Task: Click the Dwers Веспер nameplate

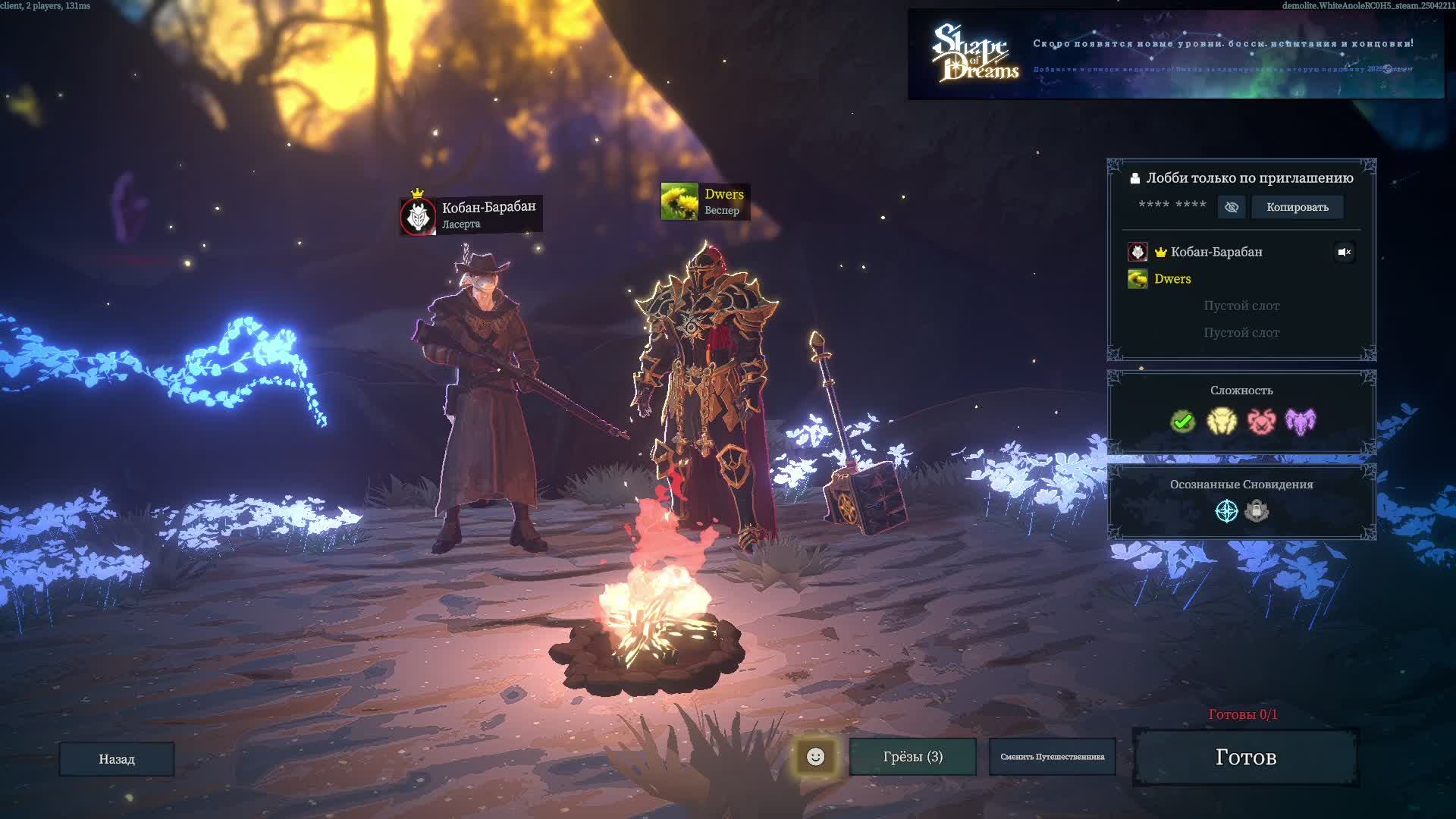Action: [705, 202]
